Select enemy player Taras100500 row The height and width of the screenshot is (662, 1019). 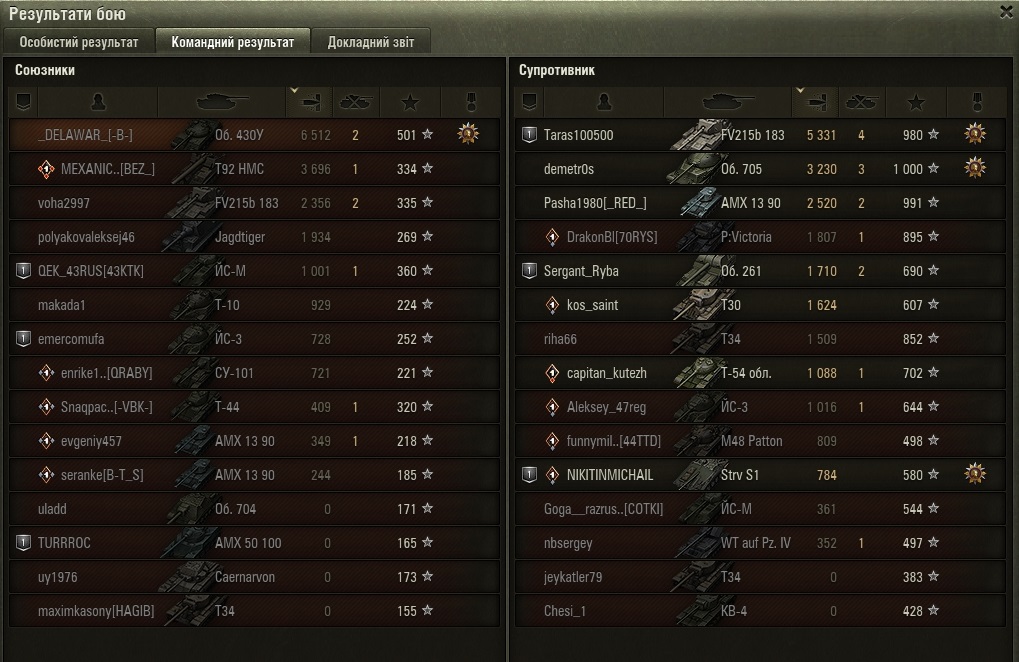coord(579,135)
